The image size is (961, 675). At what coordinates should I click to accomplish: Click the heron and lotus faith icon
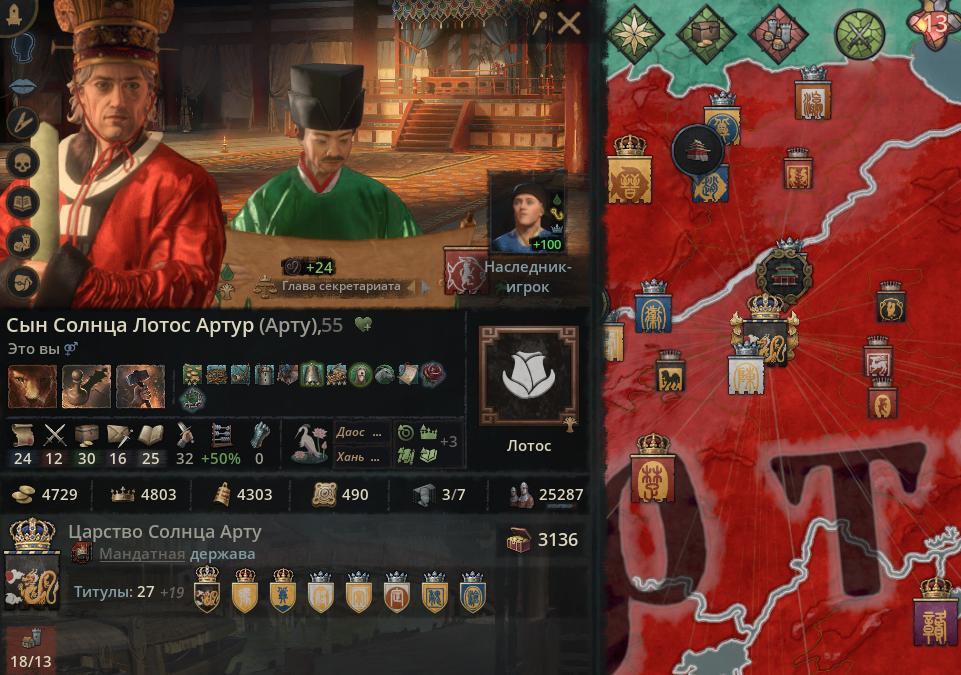click(309, 444)
